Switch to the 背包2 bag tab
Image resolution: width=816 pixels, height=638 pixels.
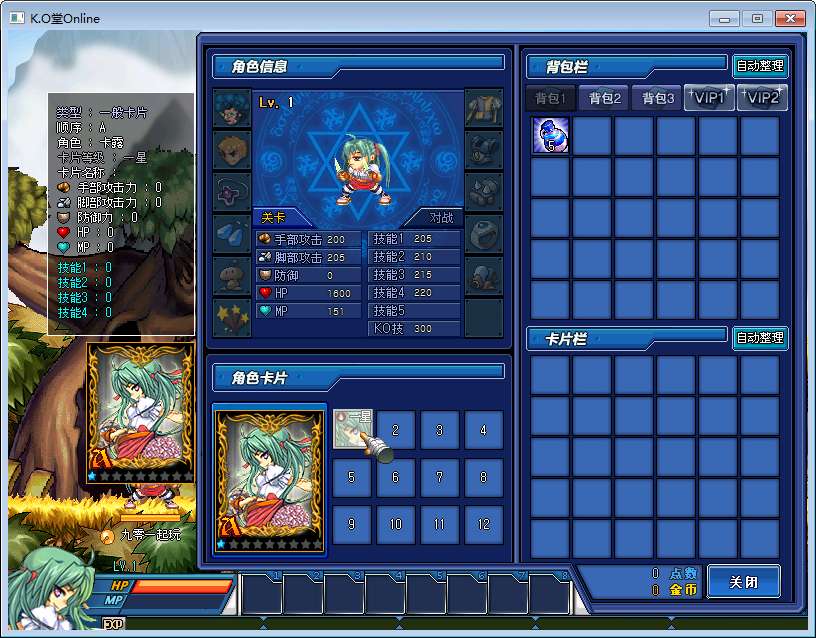coord(605,98)
